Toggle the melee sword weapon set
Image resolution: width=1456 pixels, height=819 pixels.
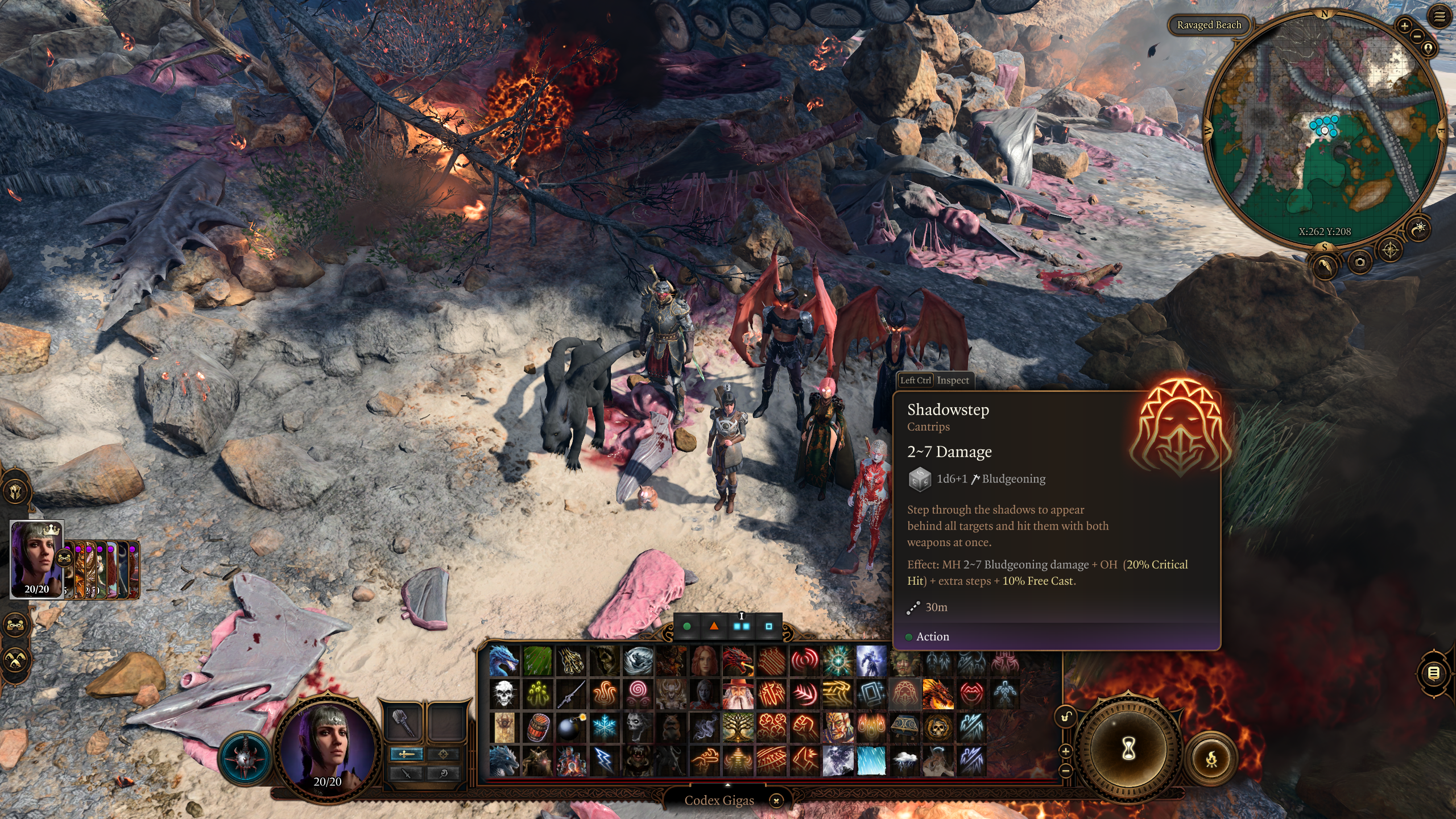[406, 754]
